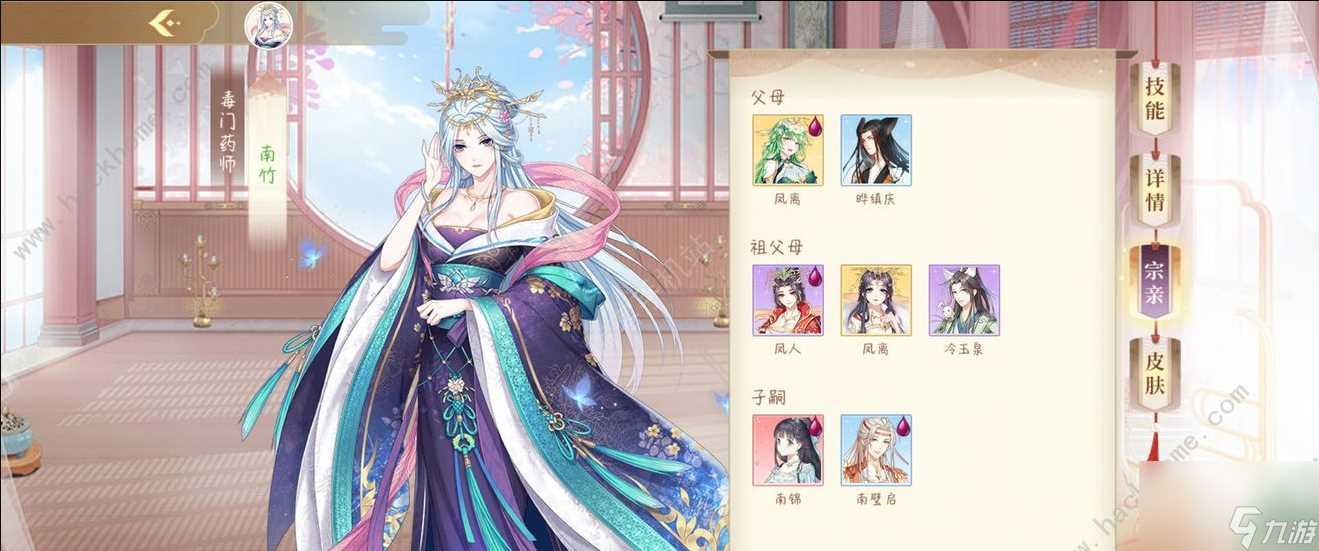Select the 南锦 child portrait
This screenshot has height=551, width=1319.
tap(788, 450)
